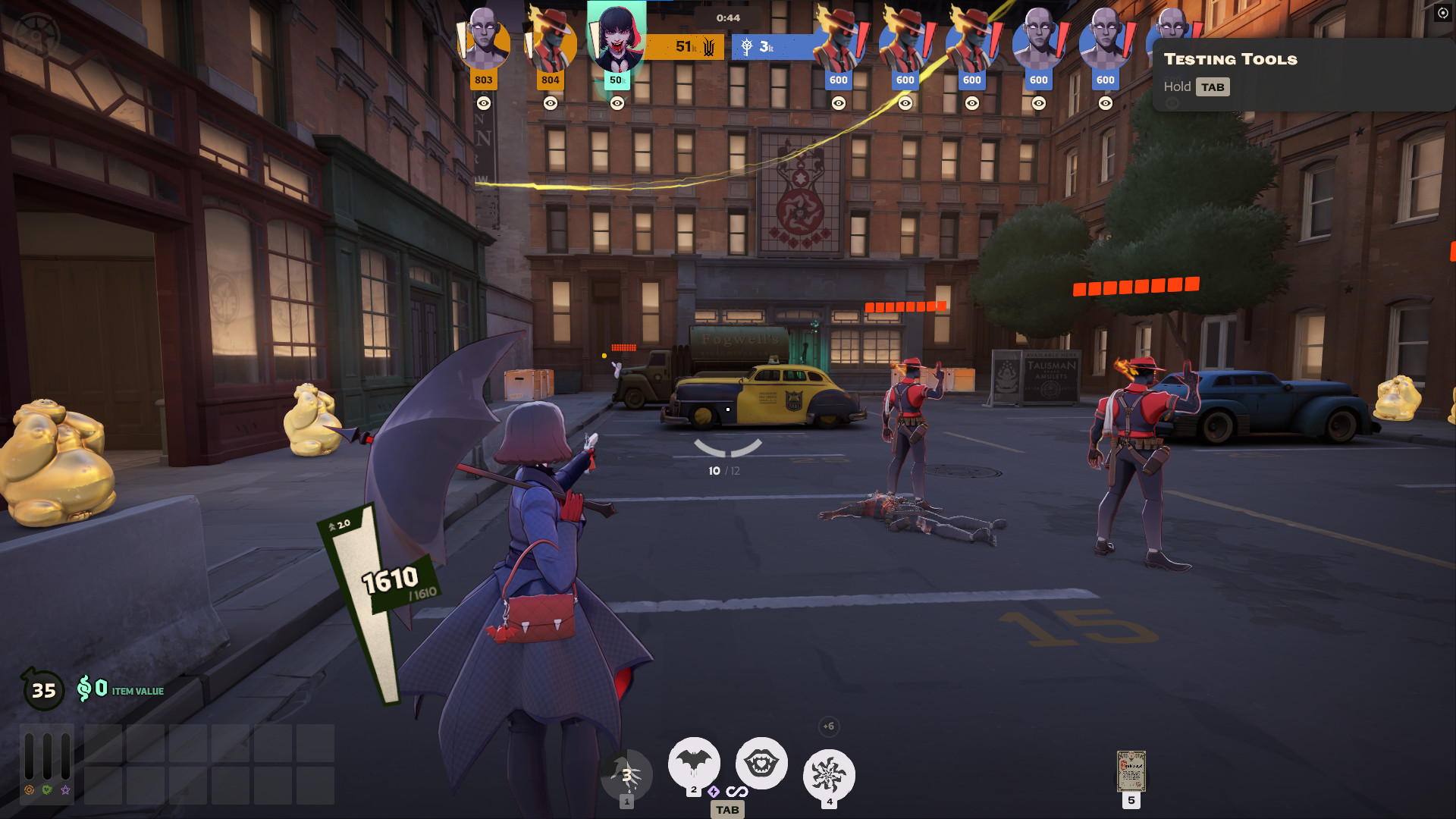
Task: Use the fanged lips ability
Action: [761, 762]
